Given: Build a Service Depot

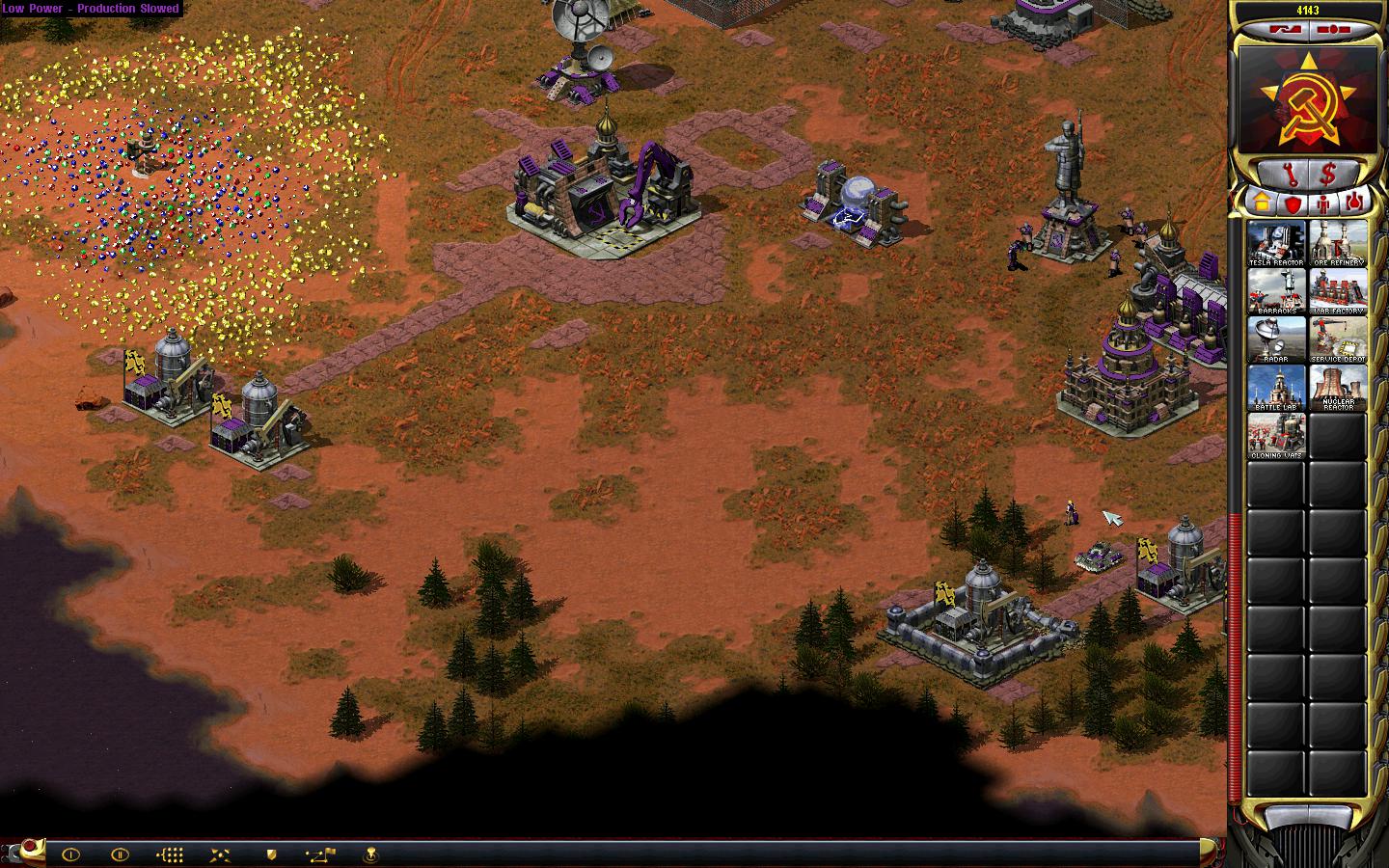Looking at the screenshot, I should (1338, 339).
